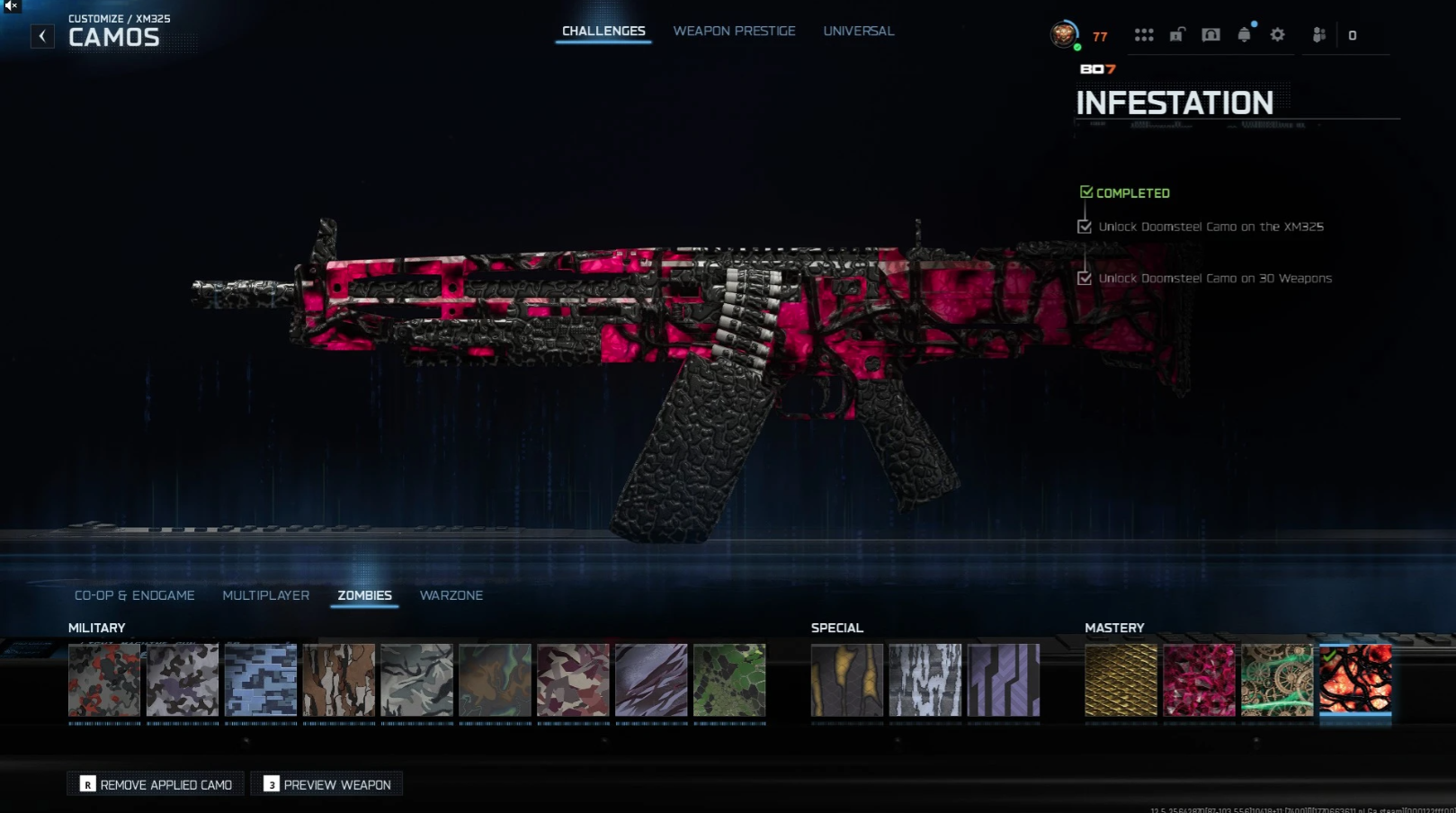Screen dimensions: 1456x813
Task: Show Co-op & Endgame camos
Action: pos(134,595)
